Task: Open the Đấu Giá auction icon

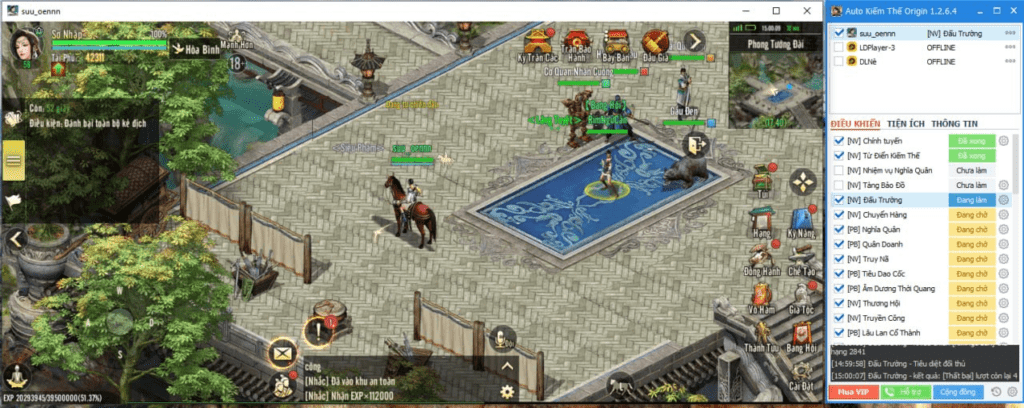Action: pos(656,42)
